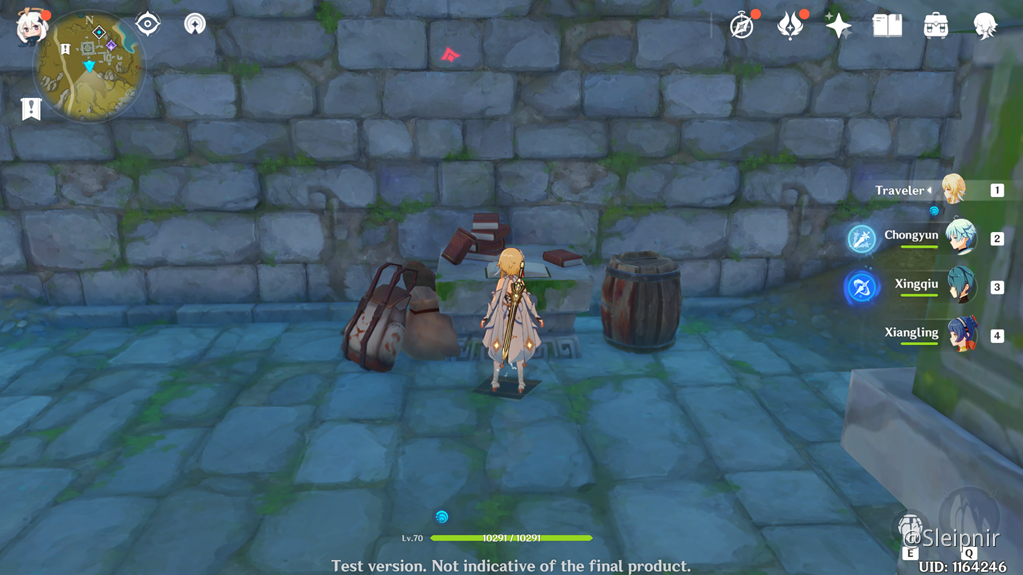Click the round signal icon near the minimap
The image size is (1023, 575).
[x=195, y=24]
